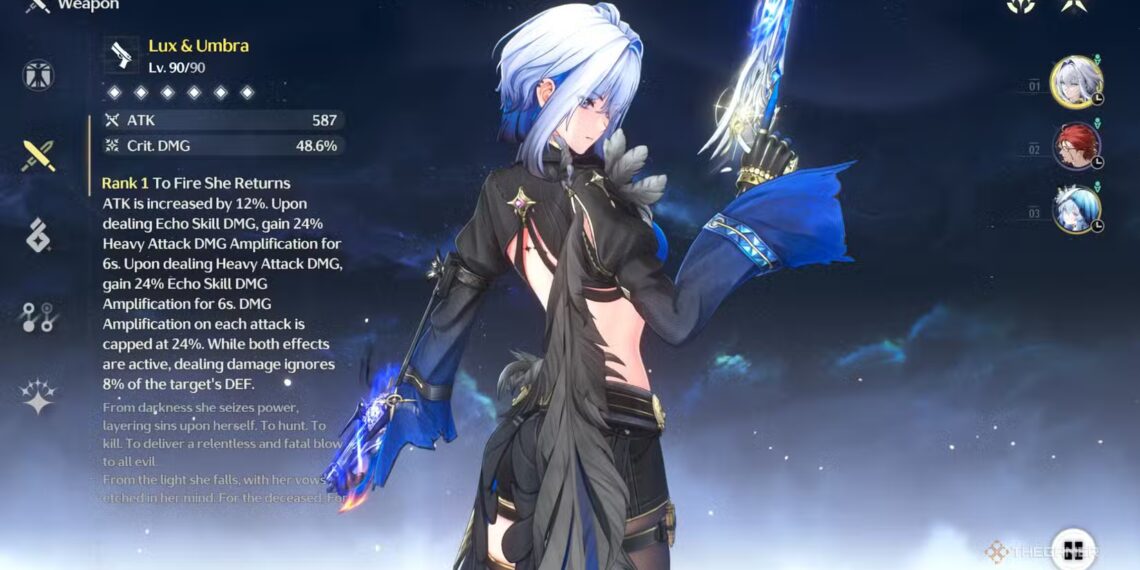Viewport: 1140px width, 570px height.
Task: Click the Lux & Umbra pistol icon
Action: point(122,55)
